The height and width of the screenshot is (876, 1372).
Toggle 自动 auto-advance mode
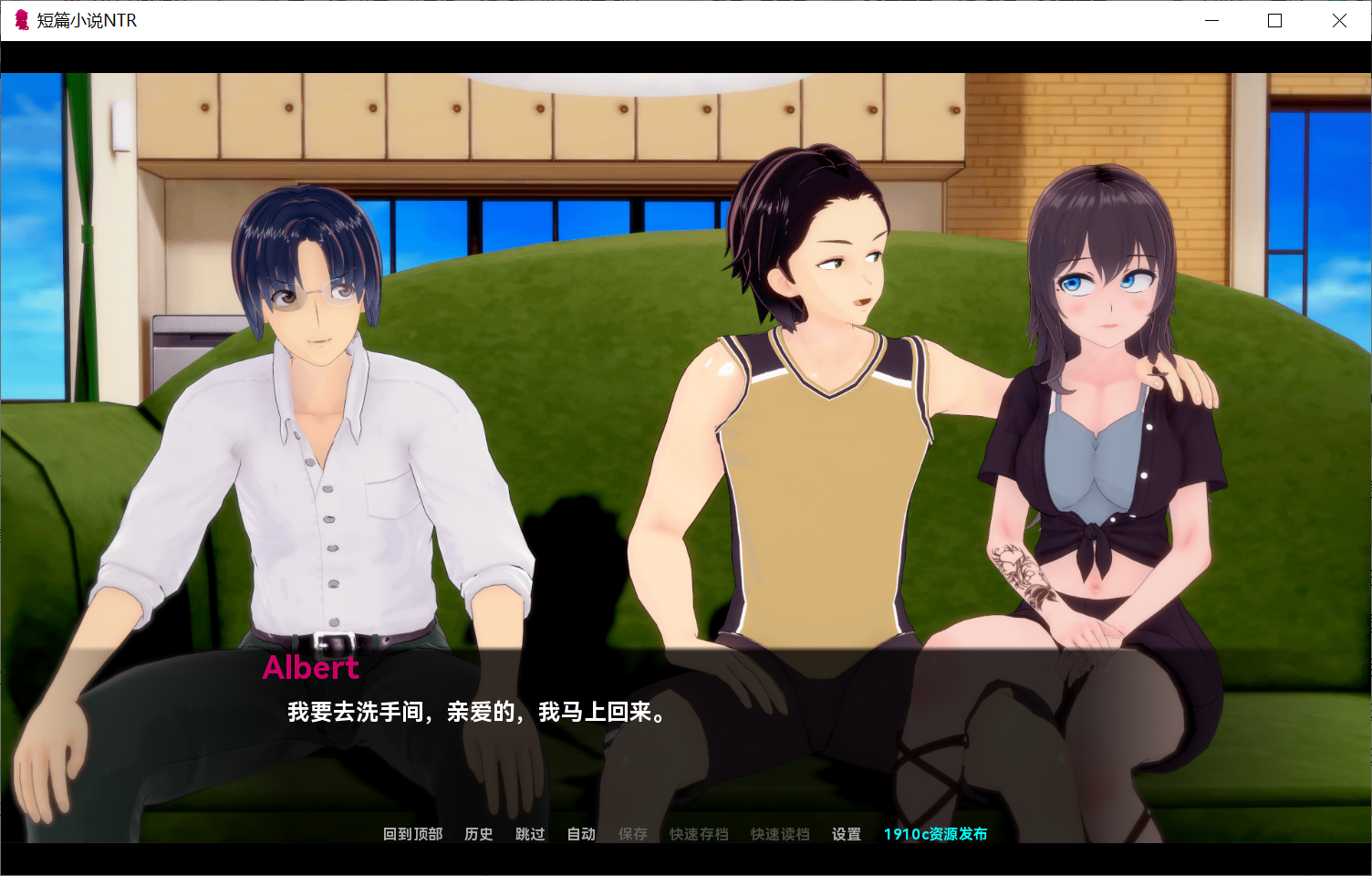(581, 834)
